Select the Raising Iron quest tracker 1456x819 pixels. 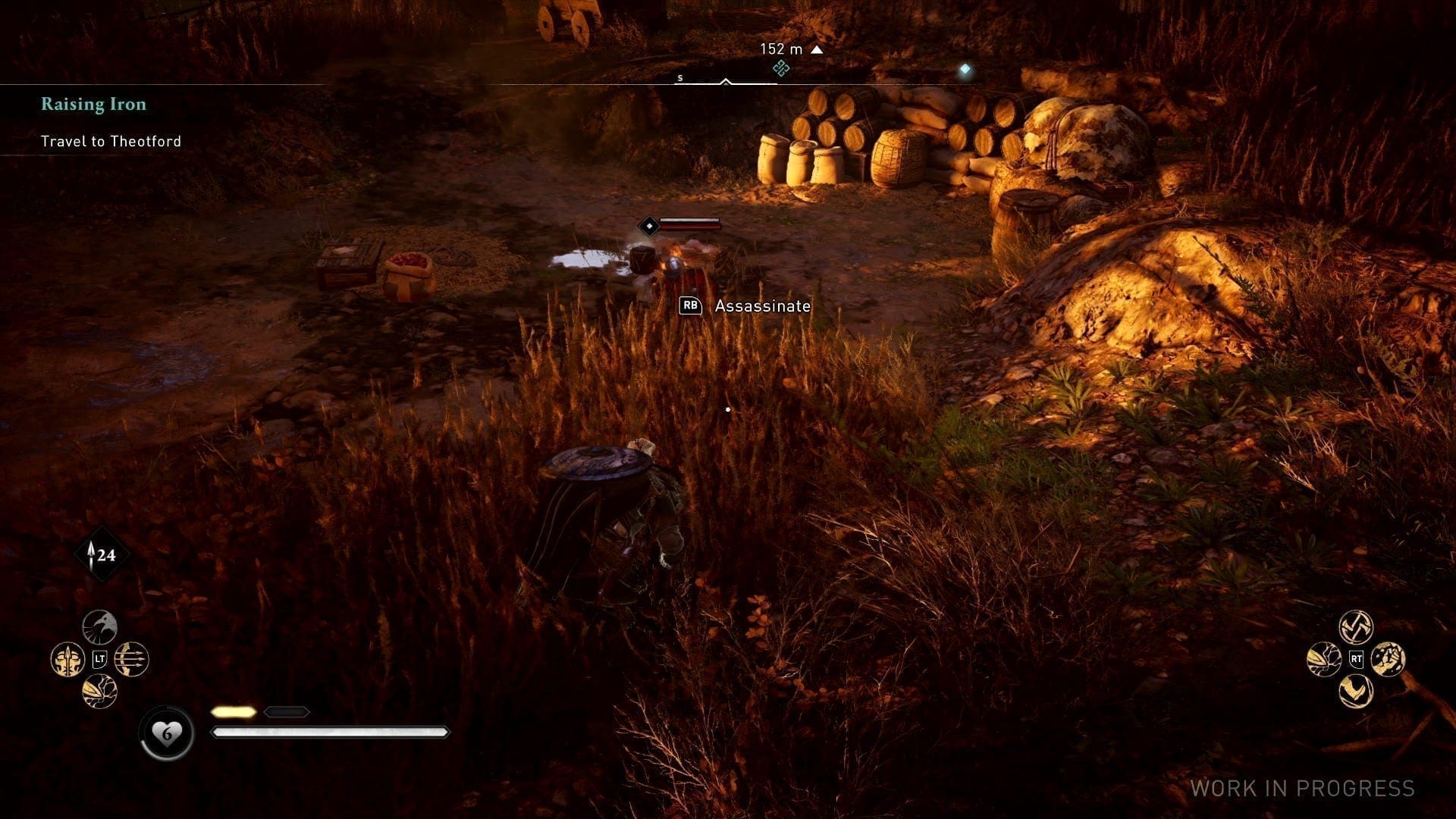(x=93, y=105)
